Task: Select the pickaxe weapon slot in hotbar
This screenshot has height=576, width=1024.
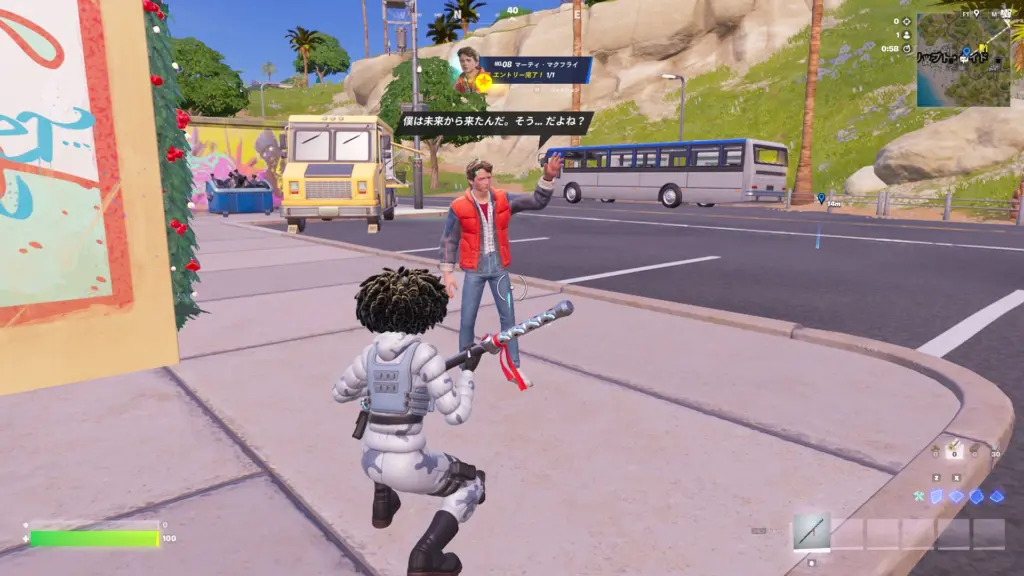Action: tap(811, 532)
